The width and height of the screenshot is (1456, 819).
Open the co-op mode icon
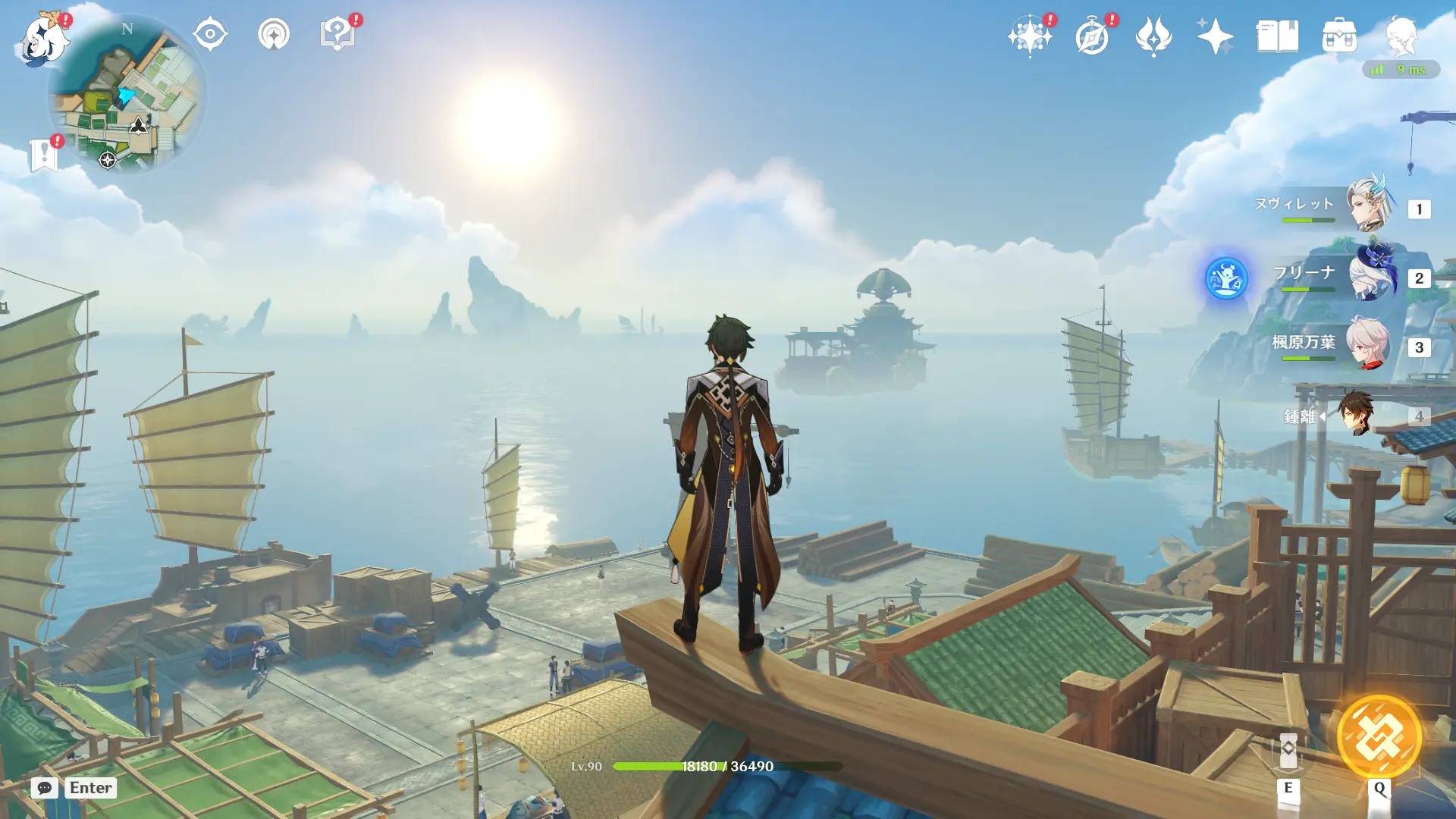coord(274,35)
